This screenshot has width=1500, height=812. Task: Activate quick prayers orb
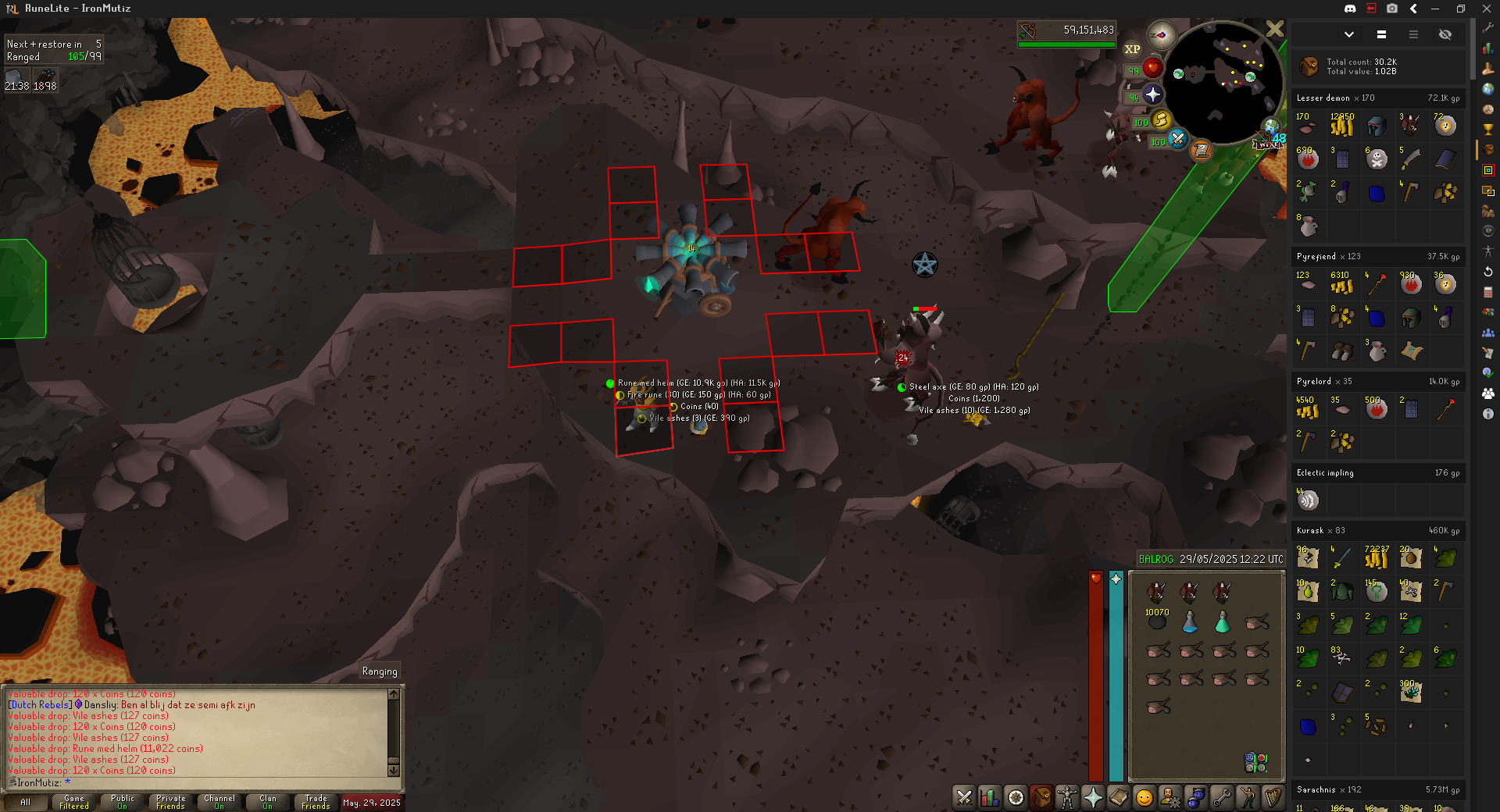[1152, 95]
